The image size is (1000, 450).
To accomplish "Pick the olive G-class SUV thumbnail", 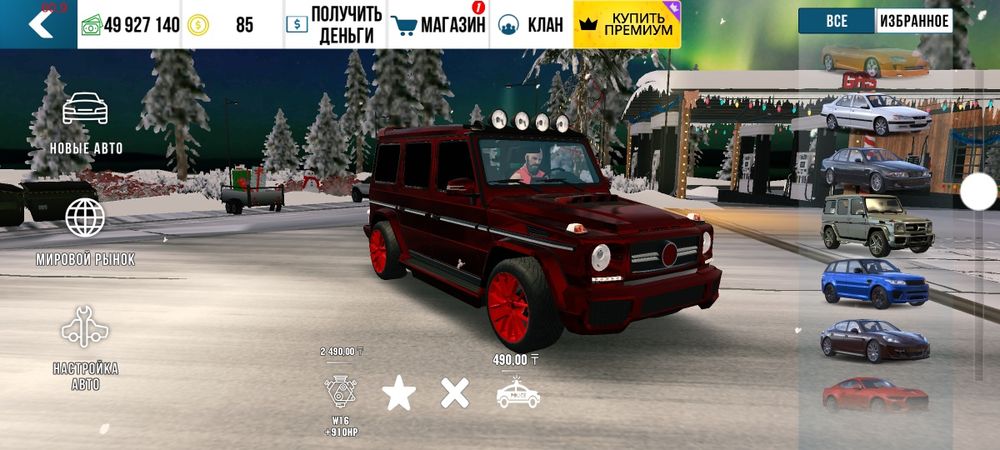I will 875,226.
